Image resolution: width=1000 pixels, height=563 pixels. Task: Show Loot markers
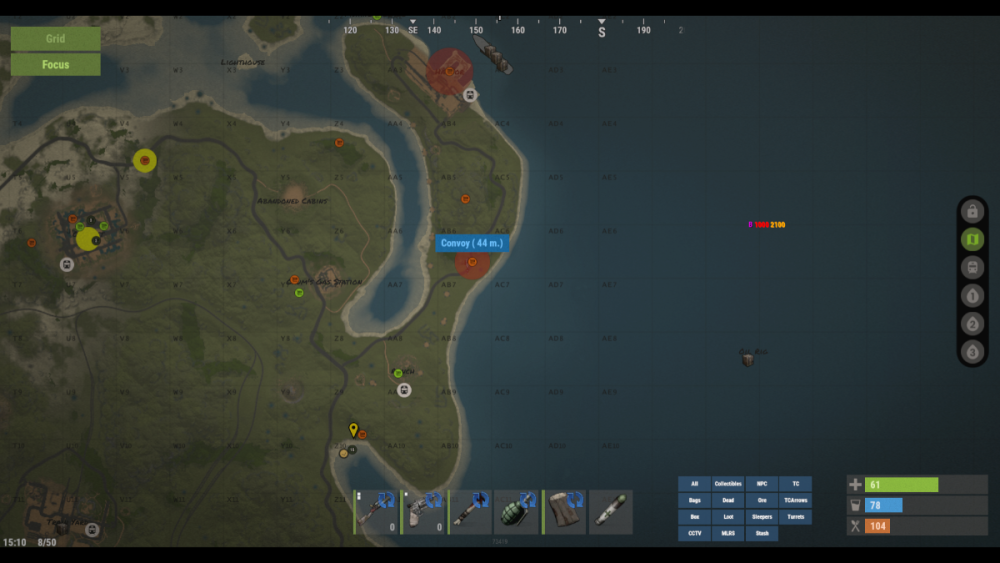pyautogui.click(x=728, y=517)
